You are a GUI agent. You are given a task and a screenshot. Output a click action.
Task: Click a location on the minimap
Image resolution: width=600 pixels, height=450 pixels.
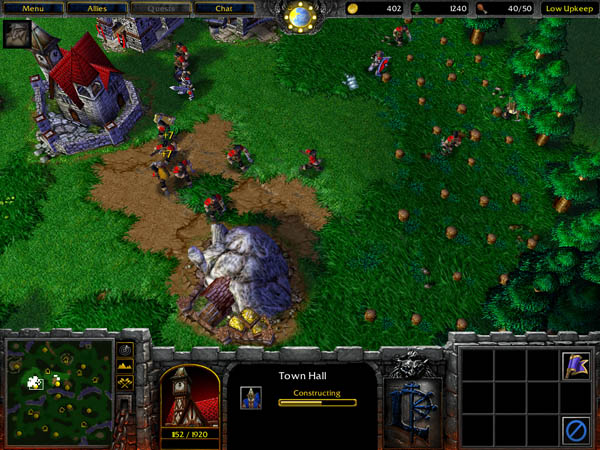click(x=58, y=383)
